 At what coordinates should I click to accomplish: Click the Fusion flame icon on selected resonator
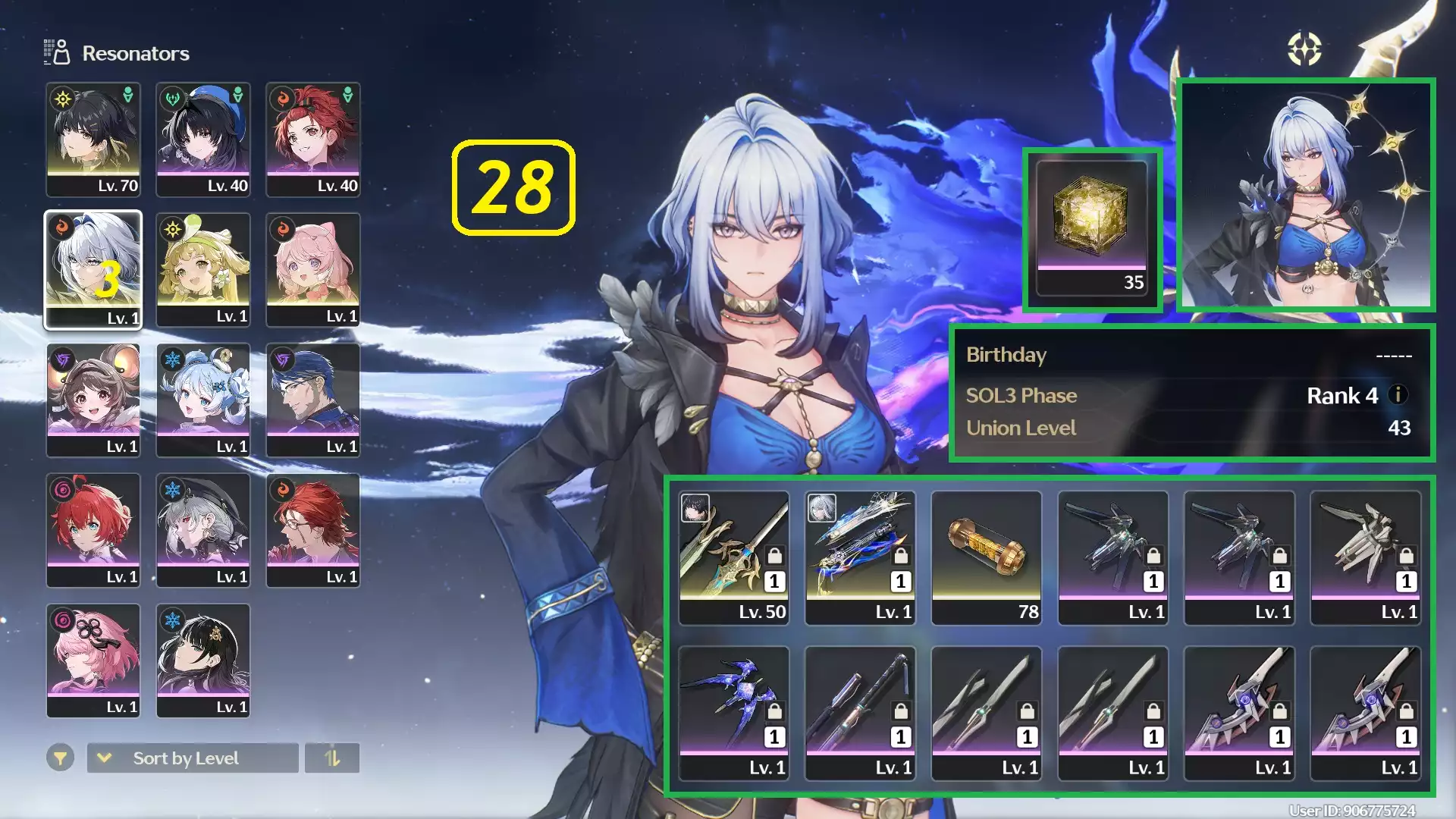63,228
